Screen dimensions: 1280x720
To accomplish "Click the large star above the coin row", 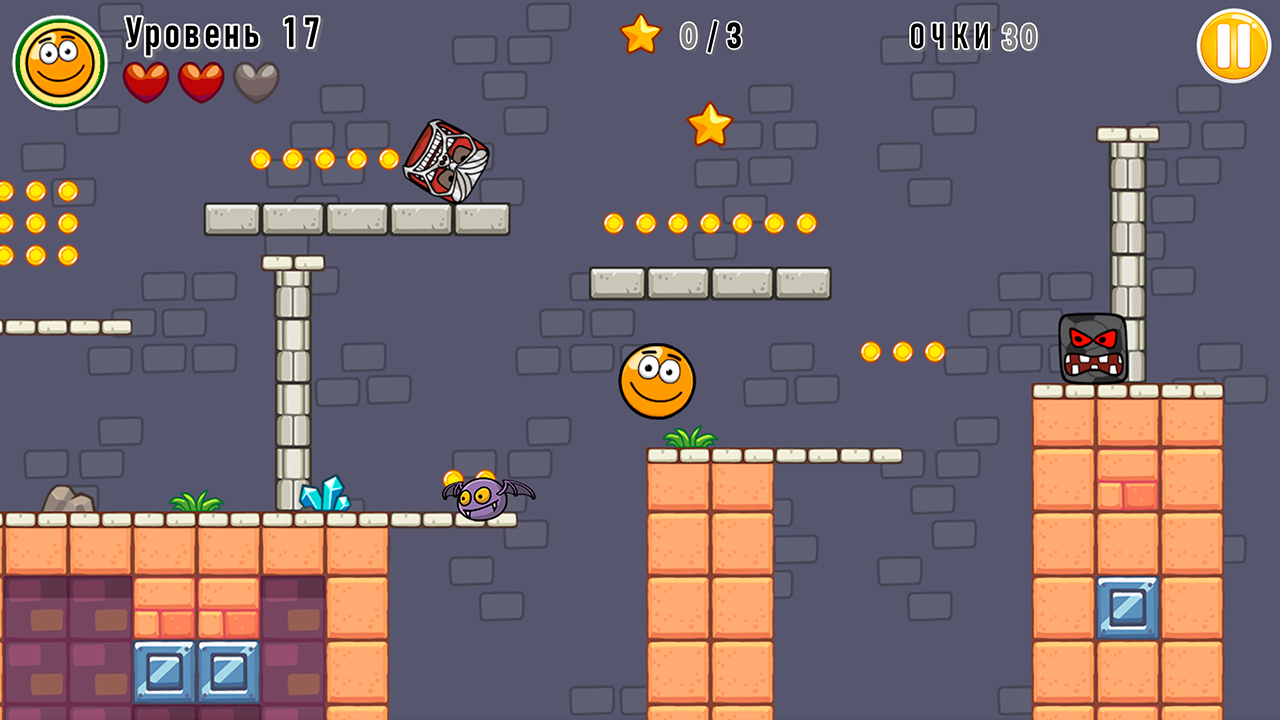I will (x=712, y=125).
